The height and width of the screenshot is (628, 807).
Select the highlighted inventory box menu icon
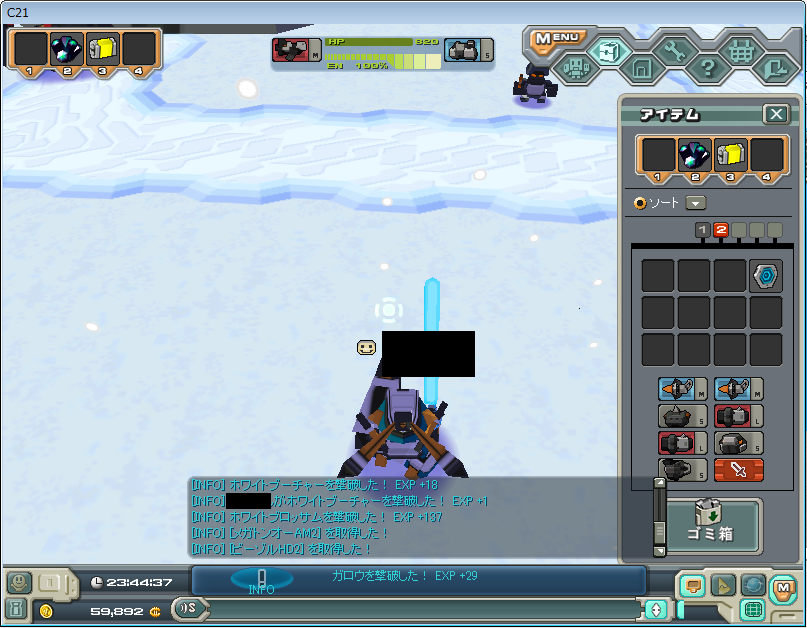point(607,48)
